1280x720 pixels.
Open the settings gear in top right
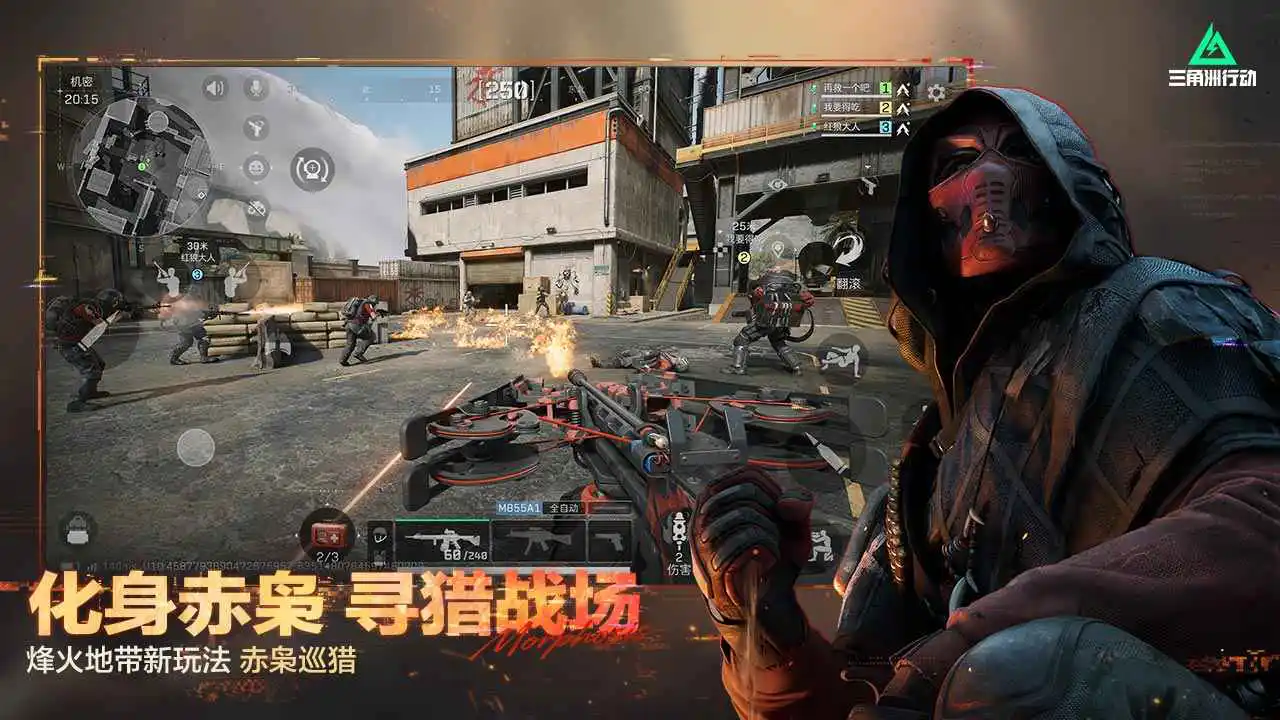[x=936, y=92]
